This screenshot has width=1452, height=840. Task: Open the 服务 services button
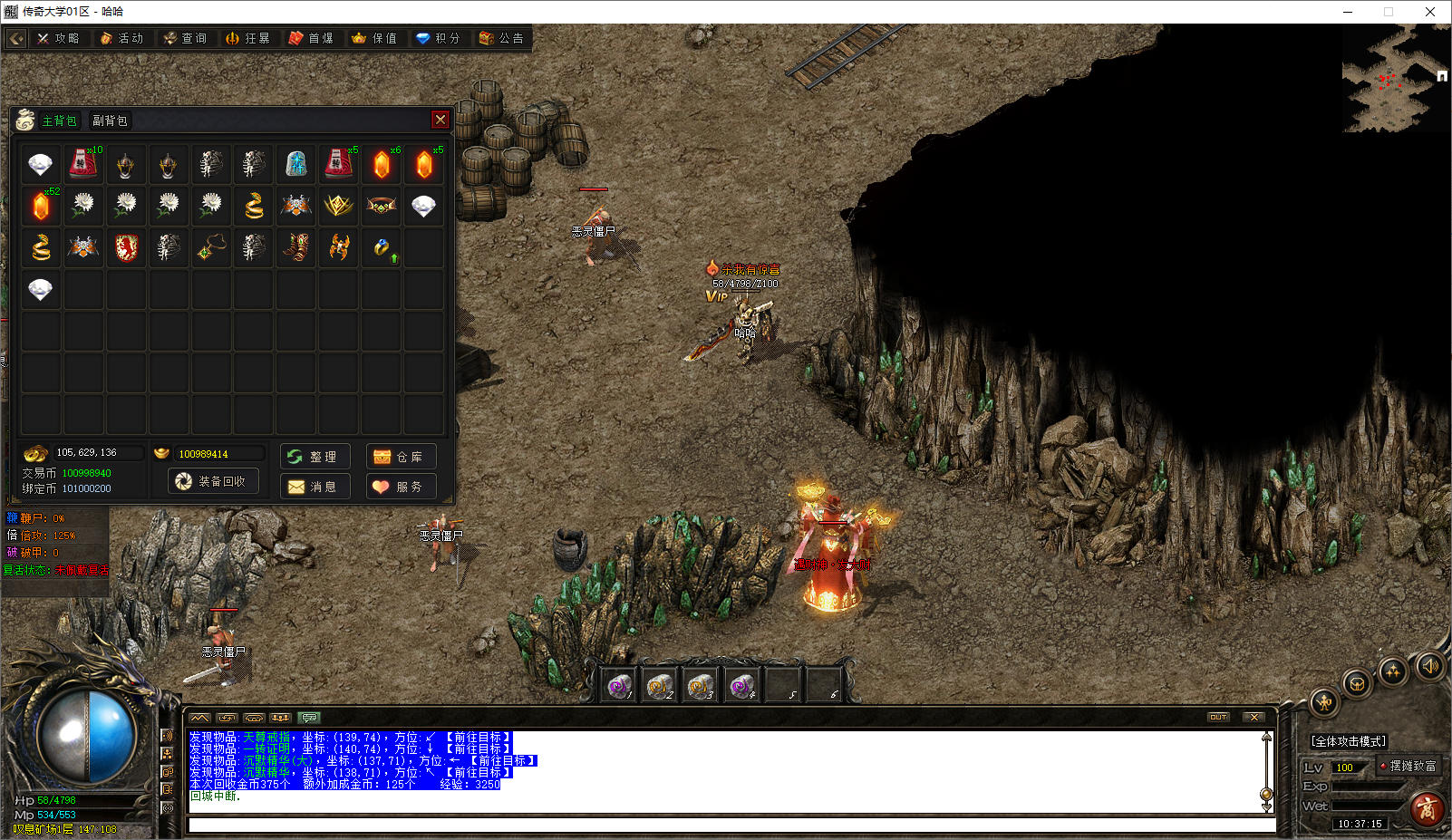401,487
